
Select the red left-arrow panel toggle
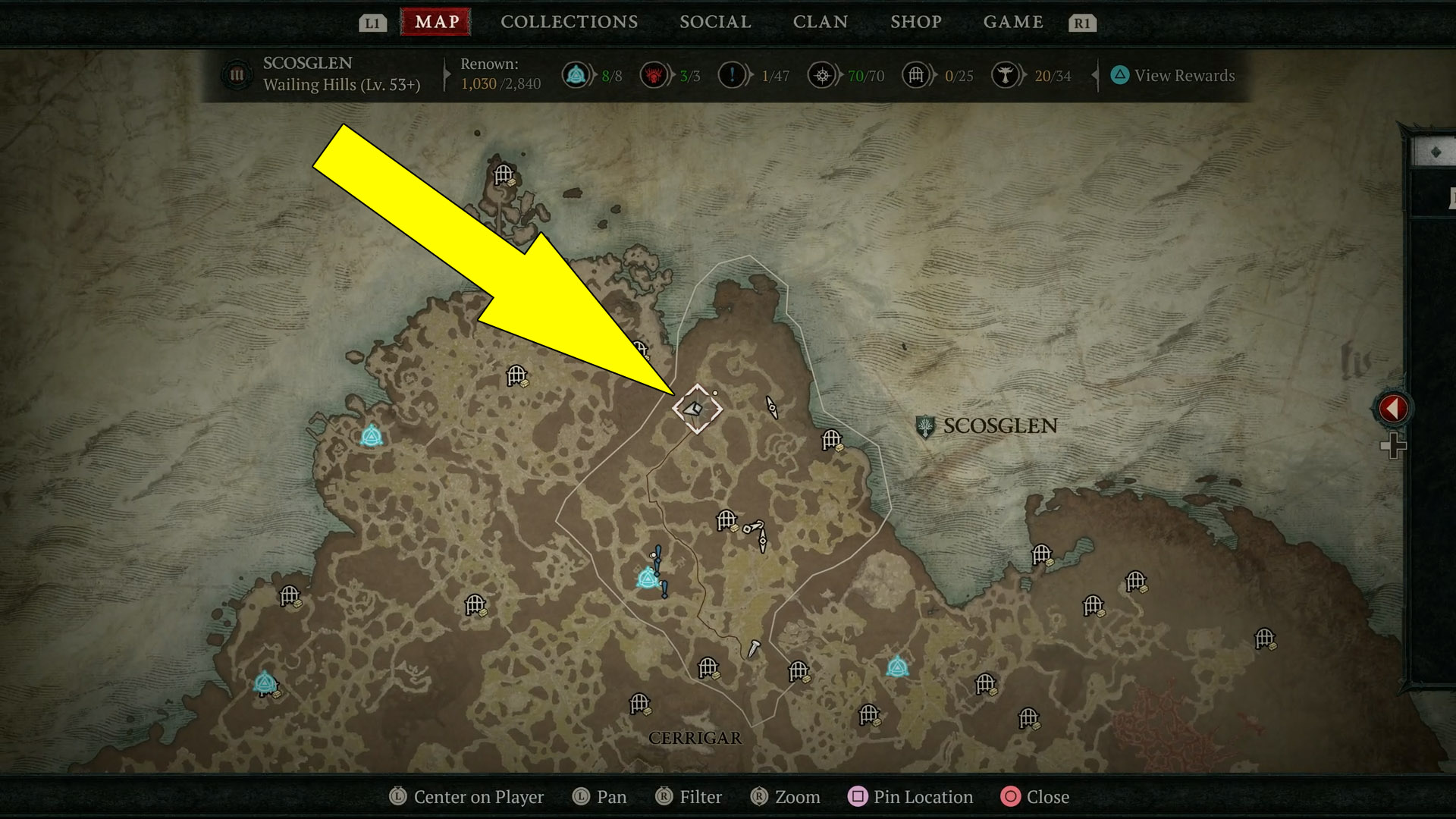1392,409
